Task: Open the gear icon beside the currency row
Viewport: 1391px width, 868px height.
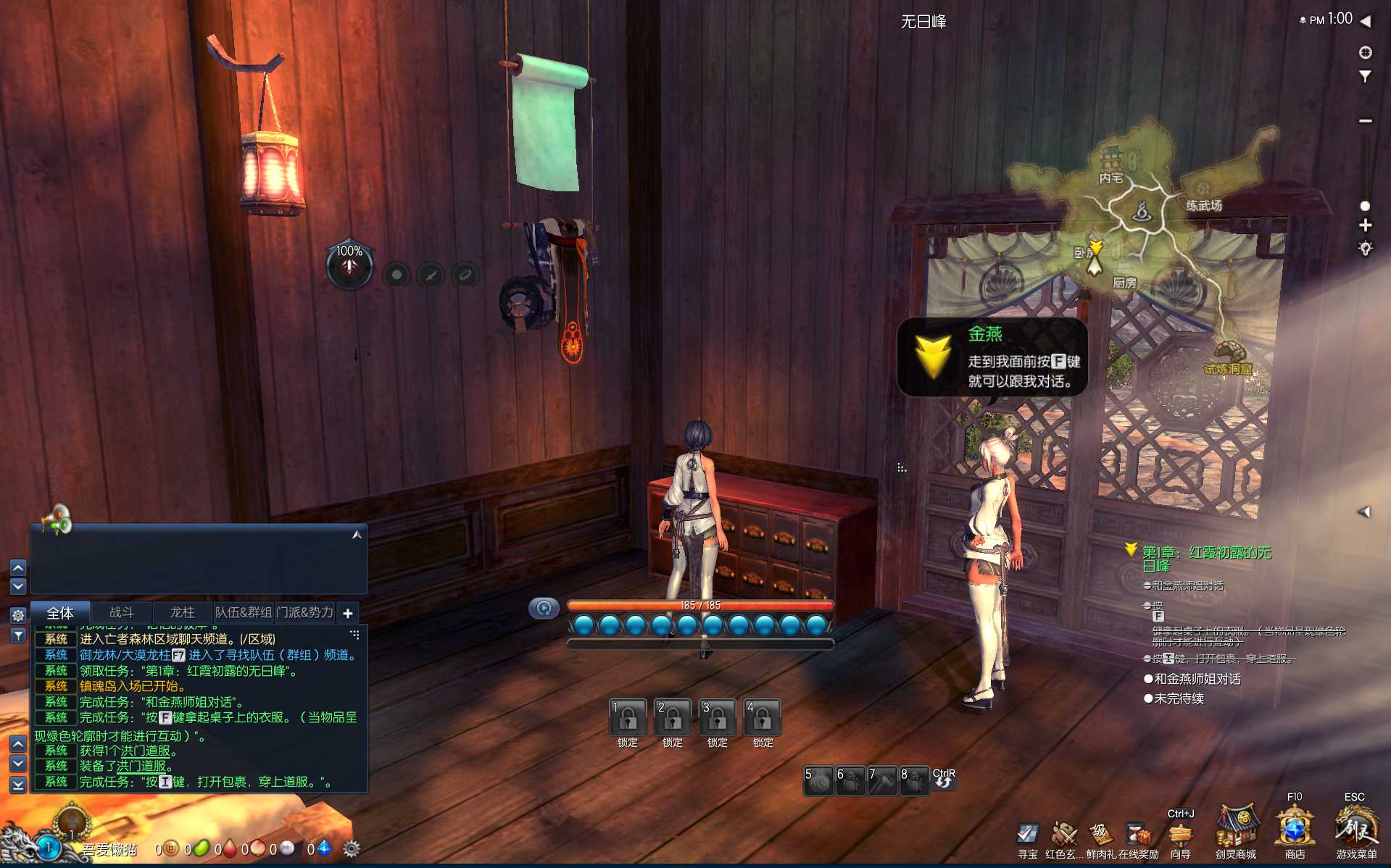Action: 352,848
